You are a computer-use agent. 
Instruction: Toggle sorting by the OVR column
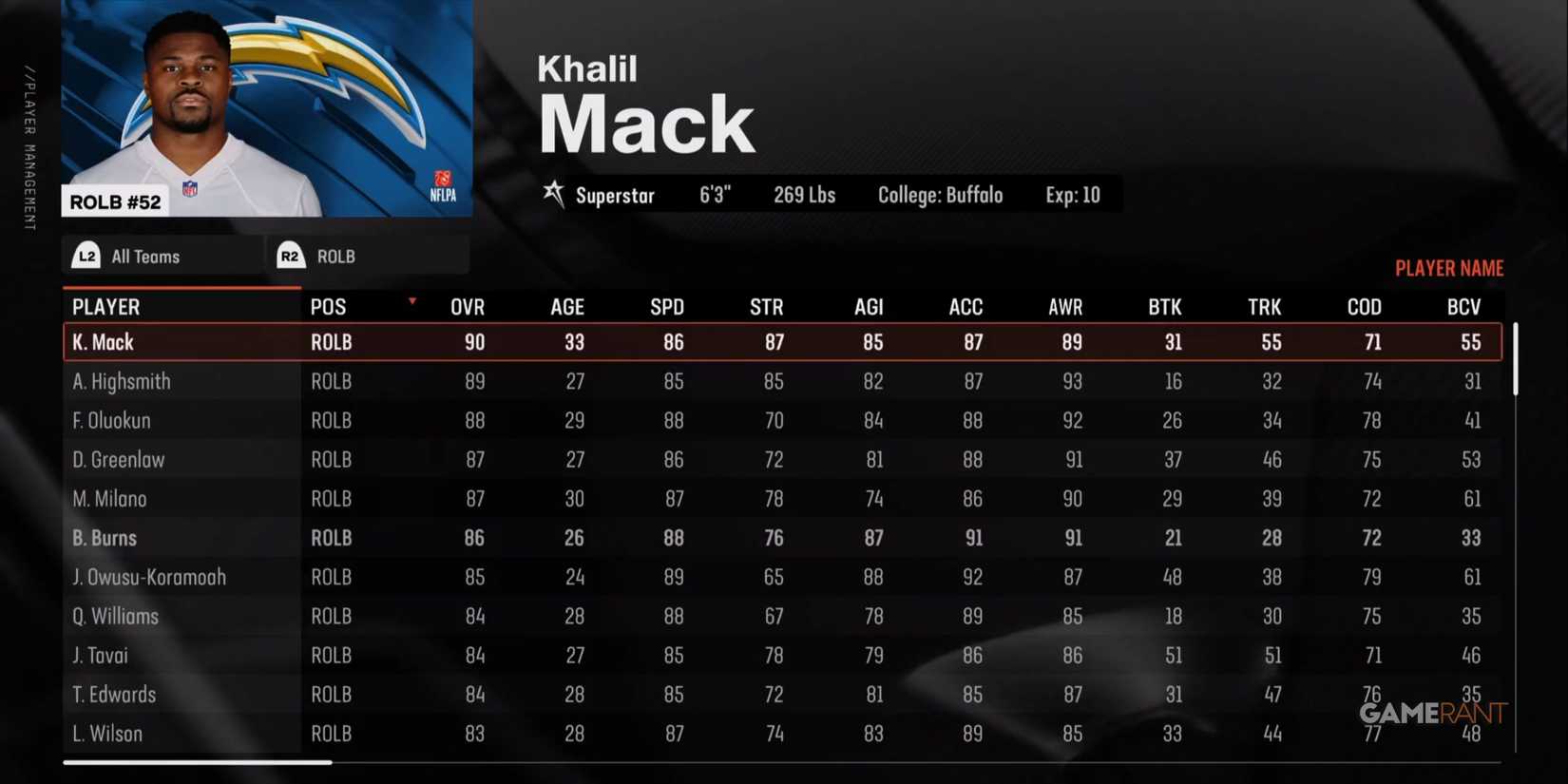[467, 306]
